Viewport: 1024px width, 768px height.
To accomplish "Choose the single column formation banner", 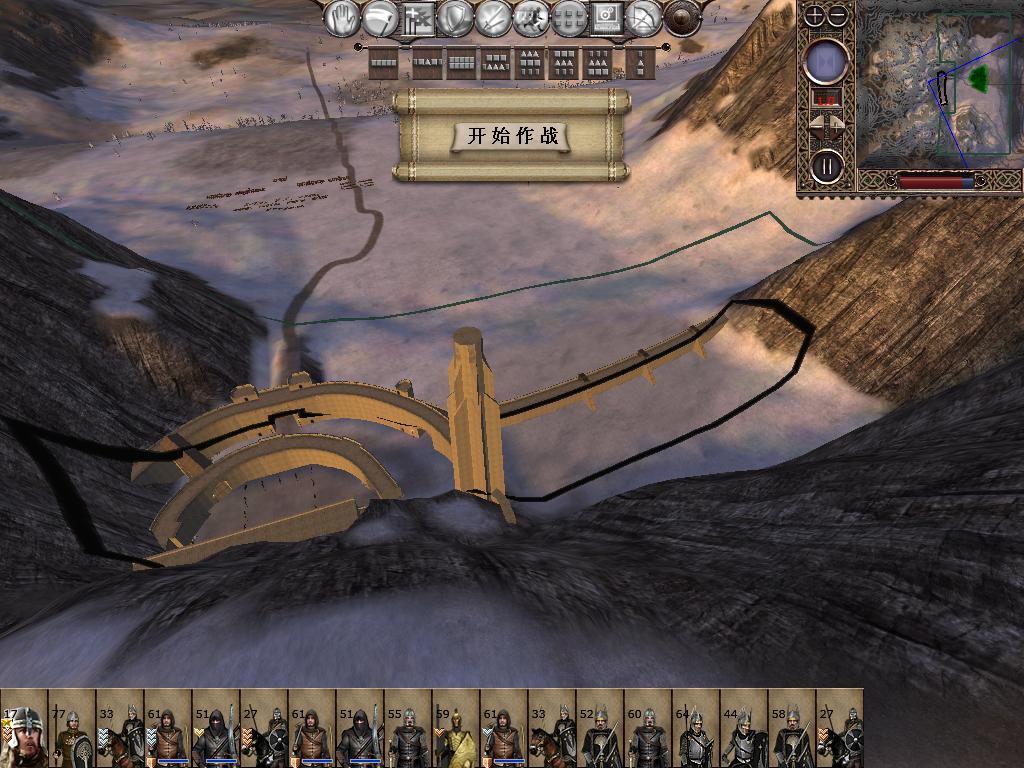I will pos(640,63).
